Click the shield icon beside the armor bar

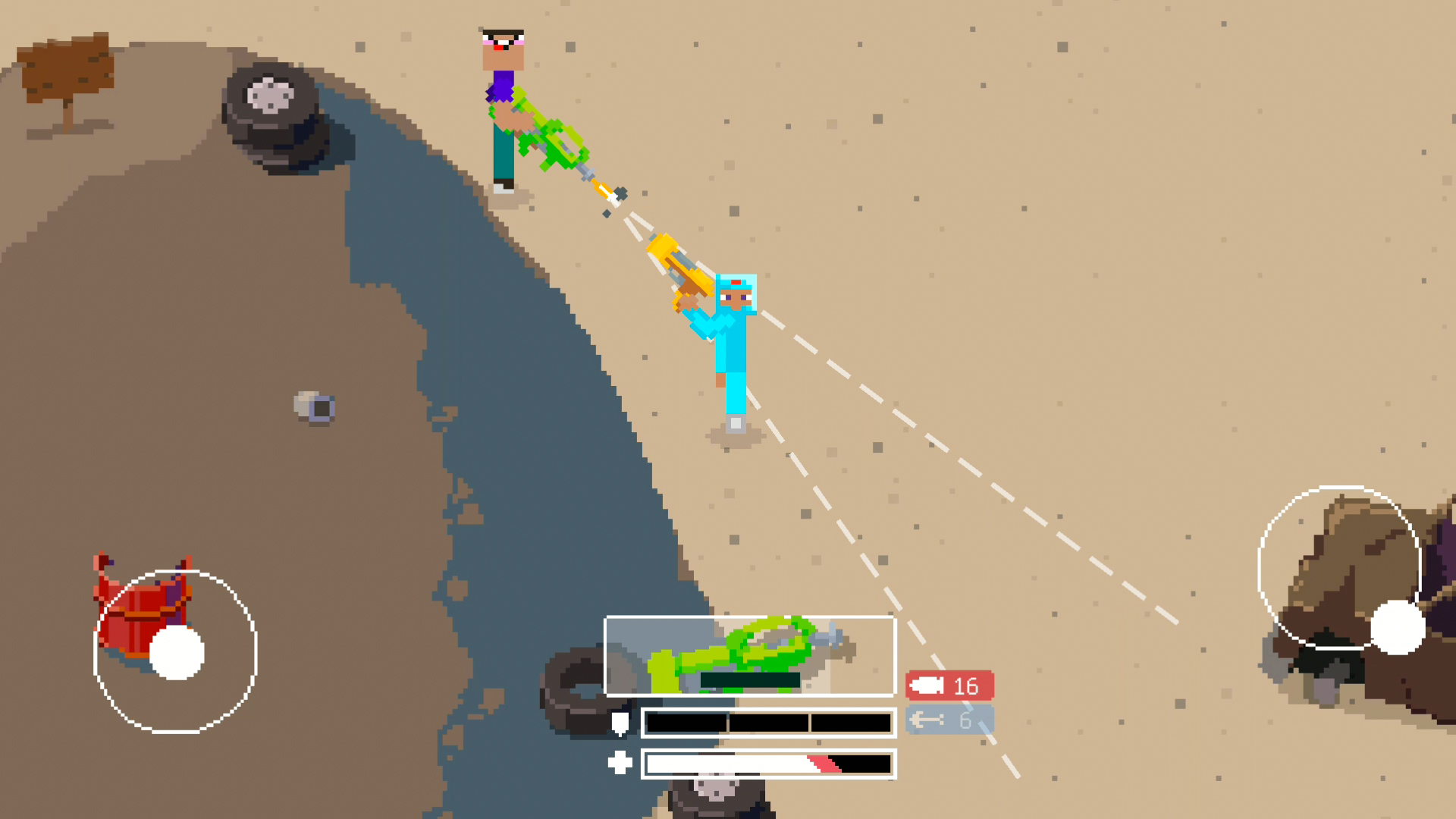(x=622, y=723)
